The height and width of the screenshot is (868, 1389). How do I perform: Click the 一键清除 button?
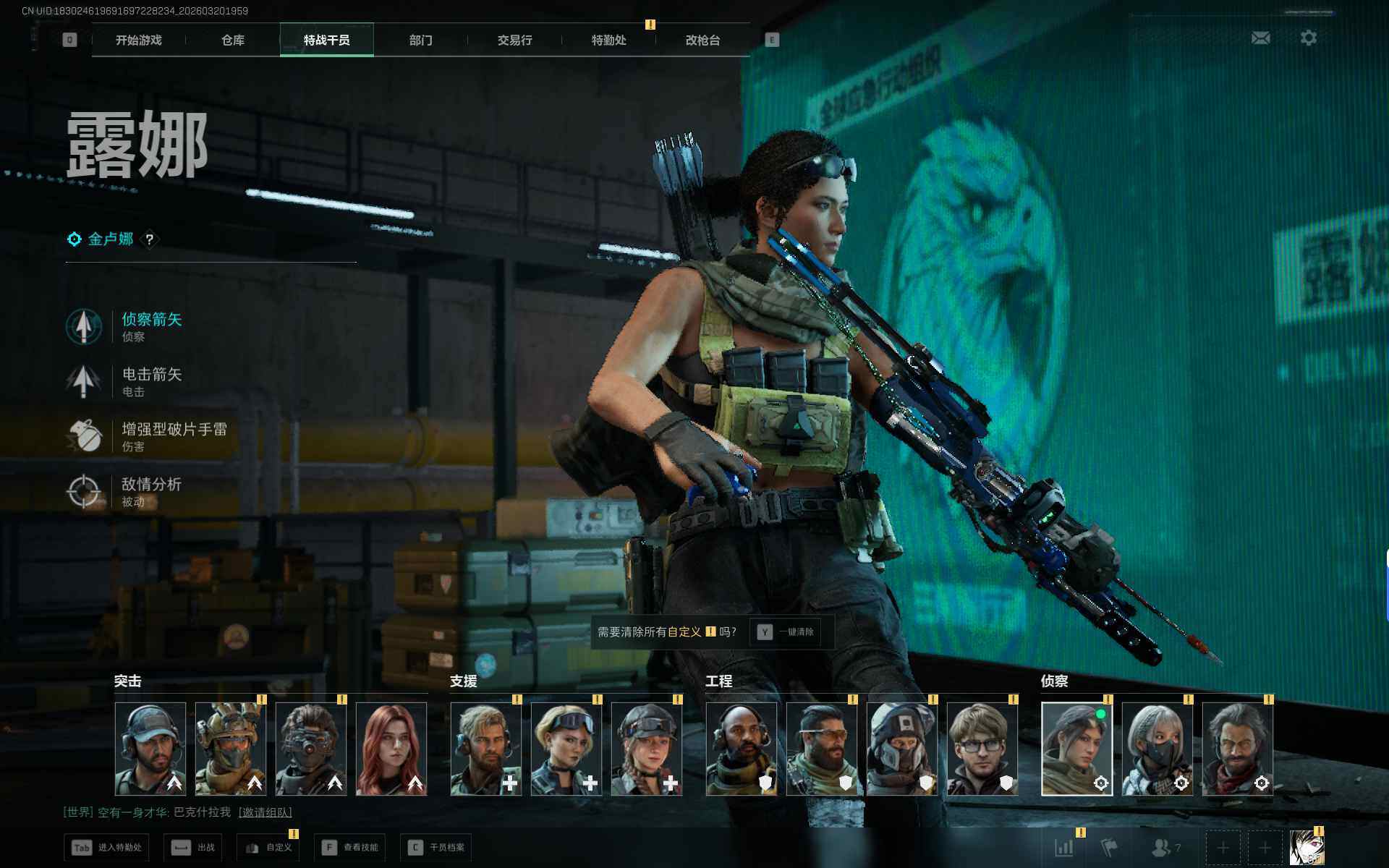(786, 632)
